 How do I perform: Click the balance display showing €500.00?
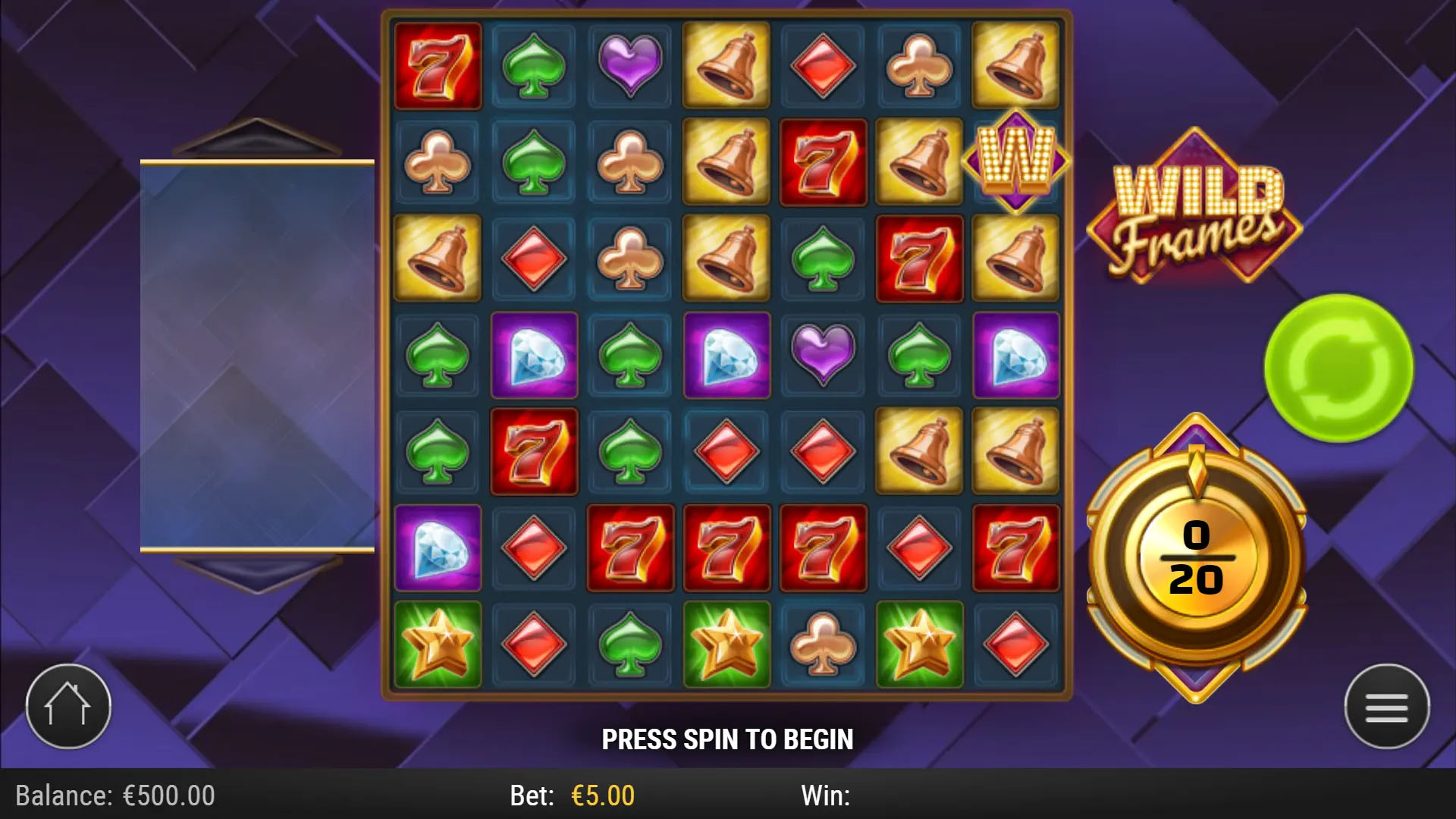click(114, 795)
